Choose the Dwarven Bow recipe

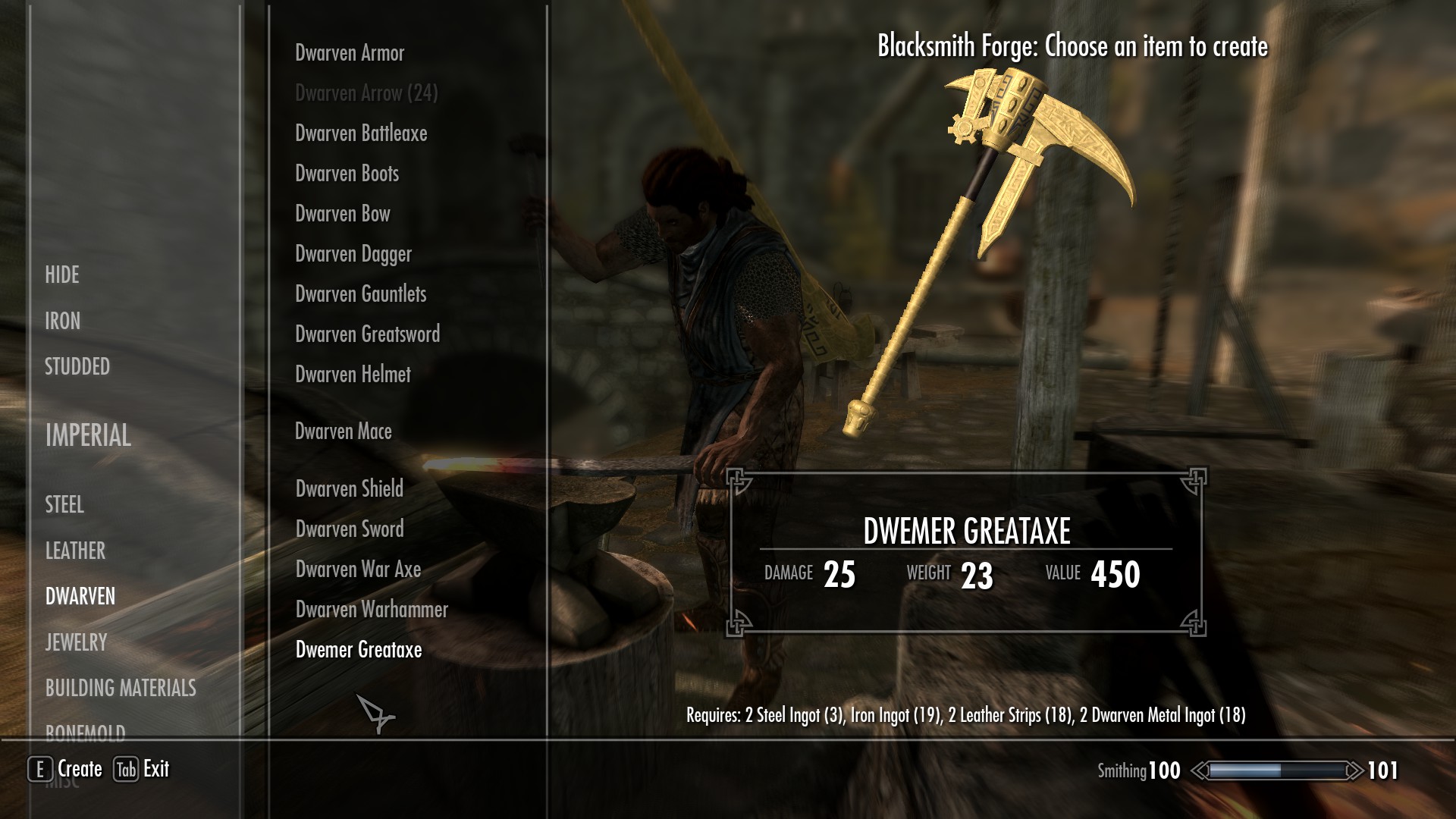coord(343,213)
